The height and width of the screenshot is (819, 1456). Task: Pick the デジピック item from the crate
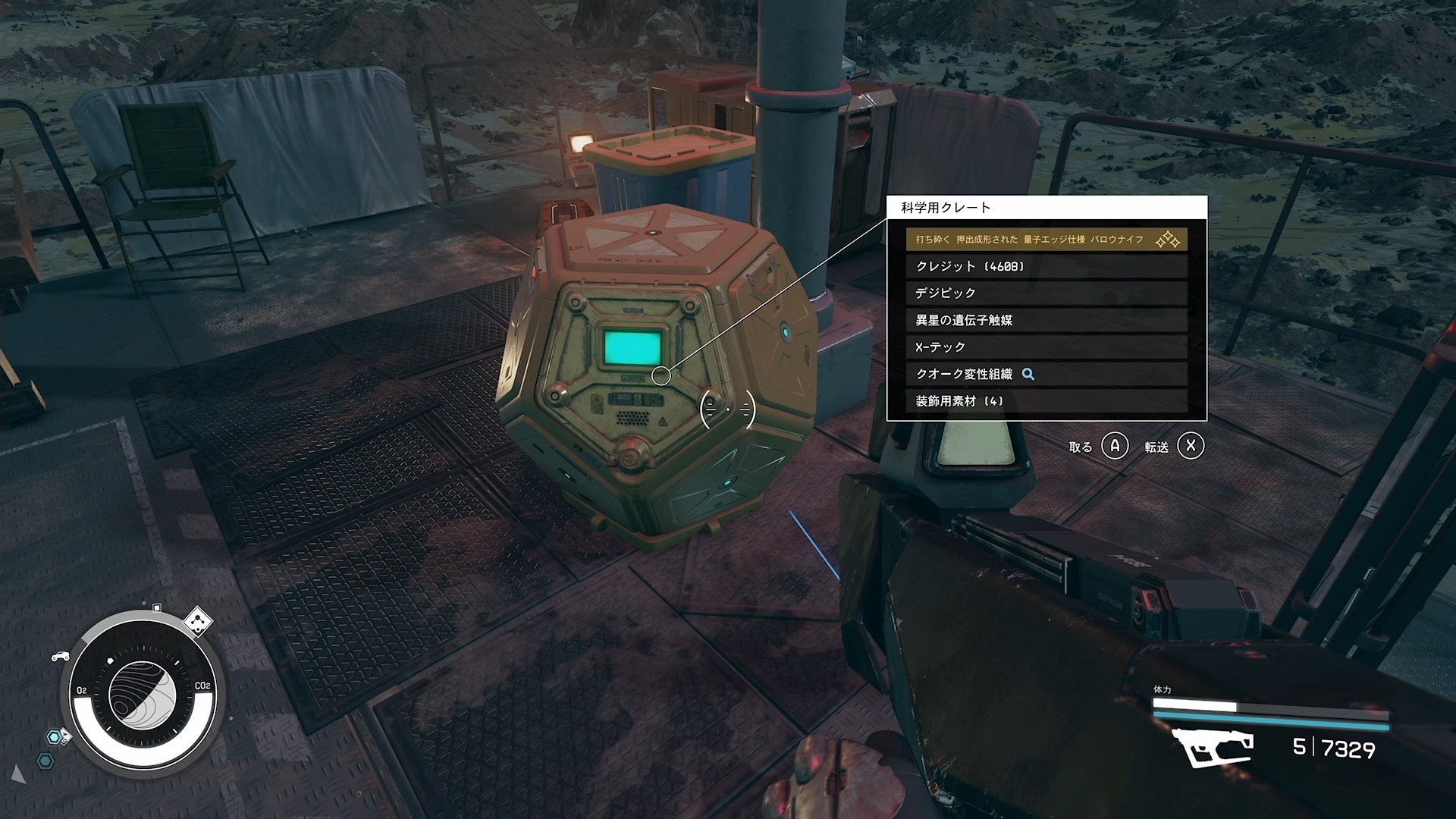click(x=1046, y=293)
